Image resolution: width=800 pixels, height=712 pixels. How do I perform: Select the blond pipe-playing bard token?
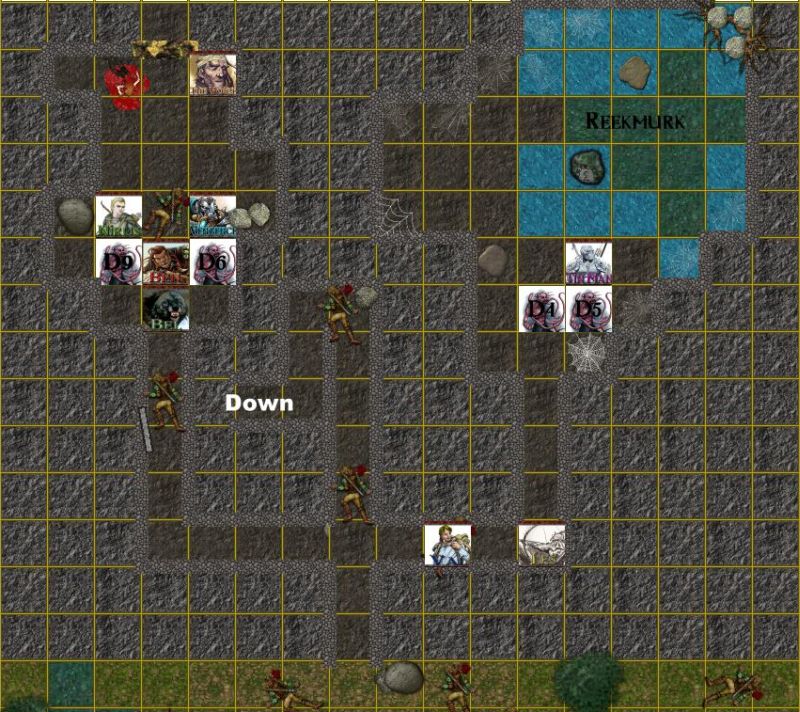point(447,544)
